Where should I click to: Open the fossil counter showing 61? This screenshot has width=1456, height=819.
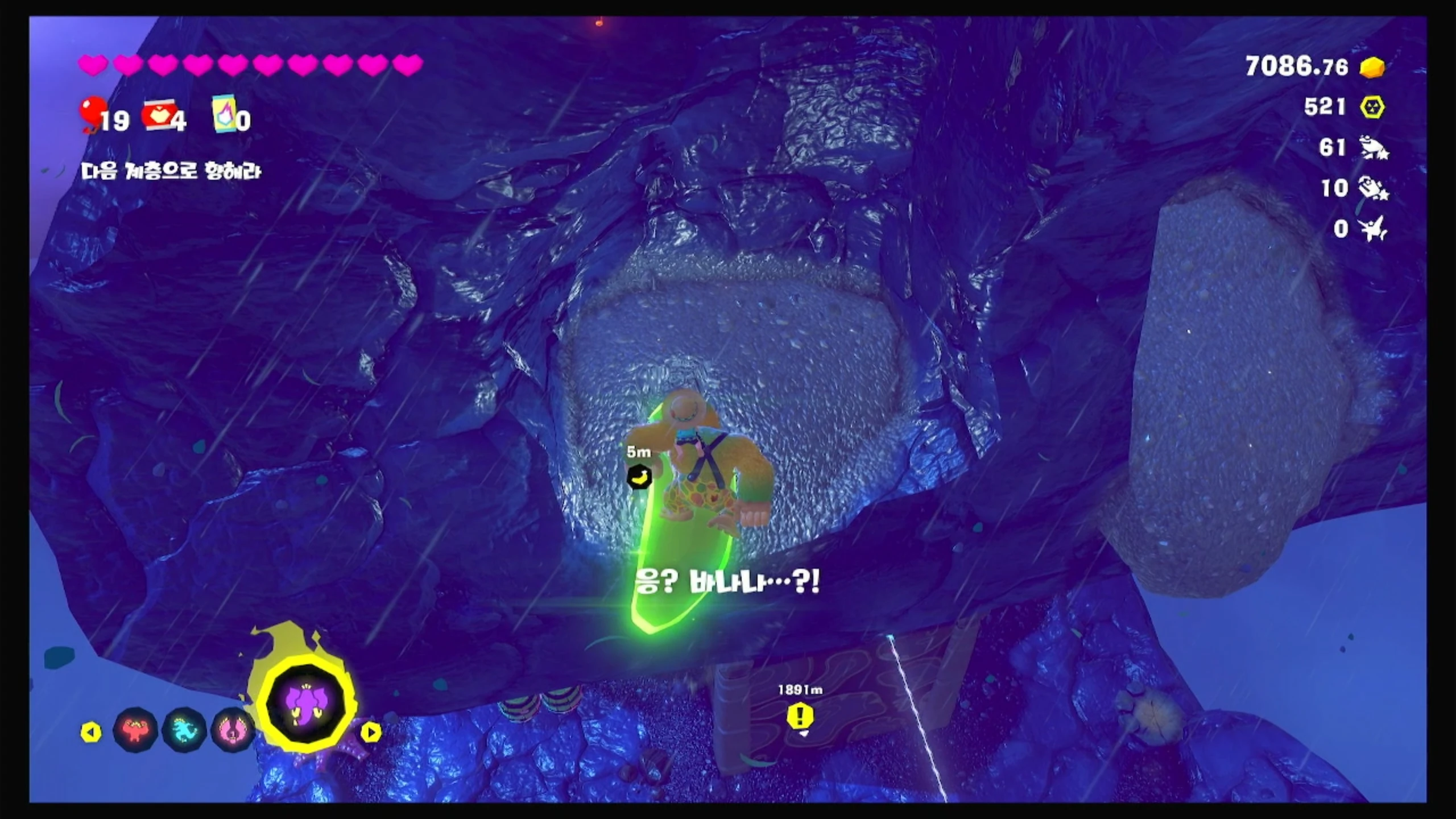(1373, 148)
